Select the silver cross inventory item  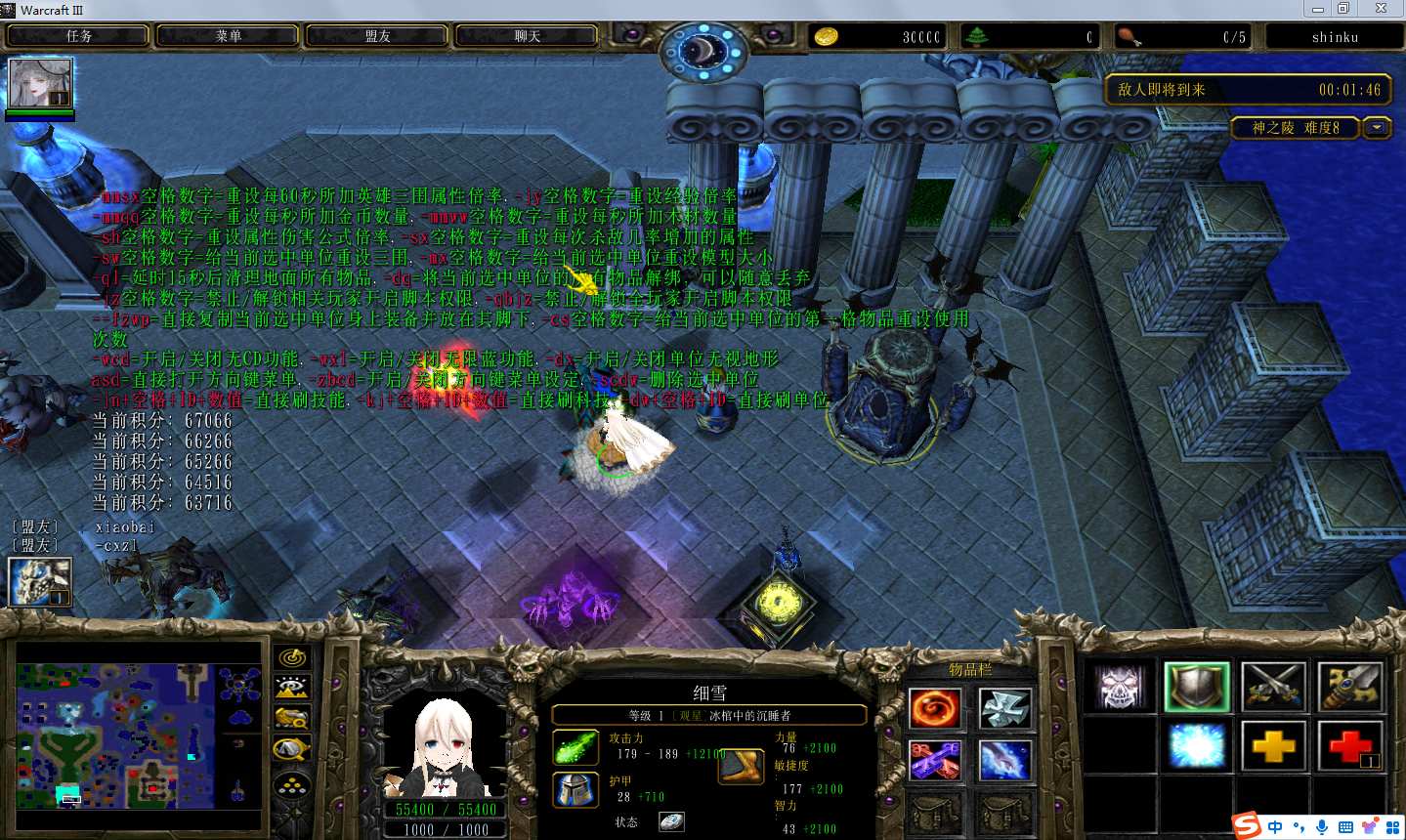click(x=1004, y=708)
